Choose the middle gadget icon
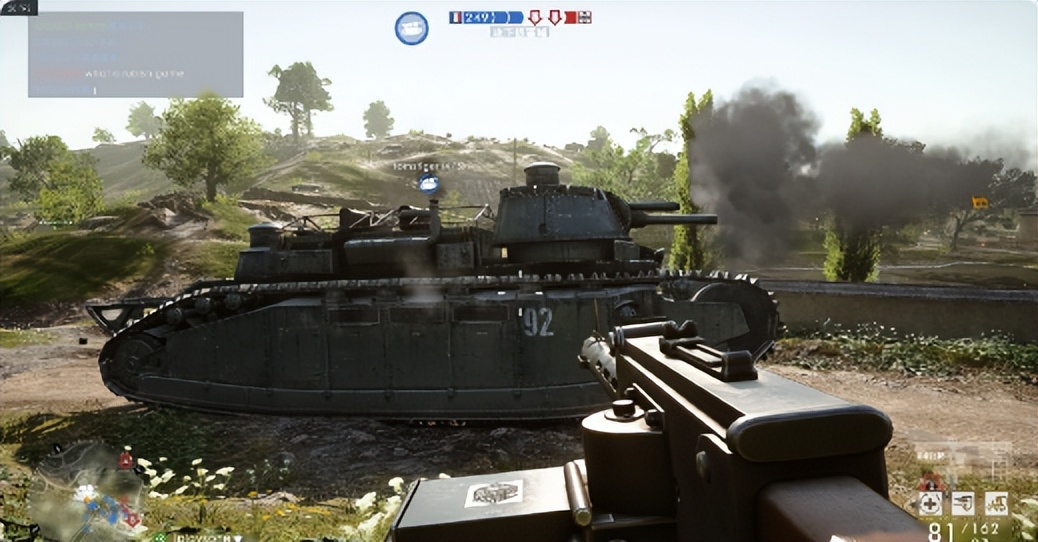The width and height of the screenshot is (1038, 542). tap(963, 503)
